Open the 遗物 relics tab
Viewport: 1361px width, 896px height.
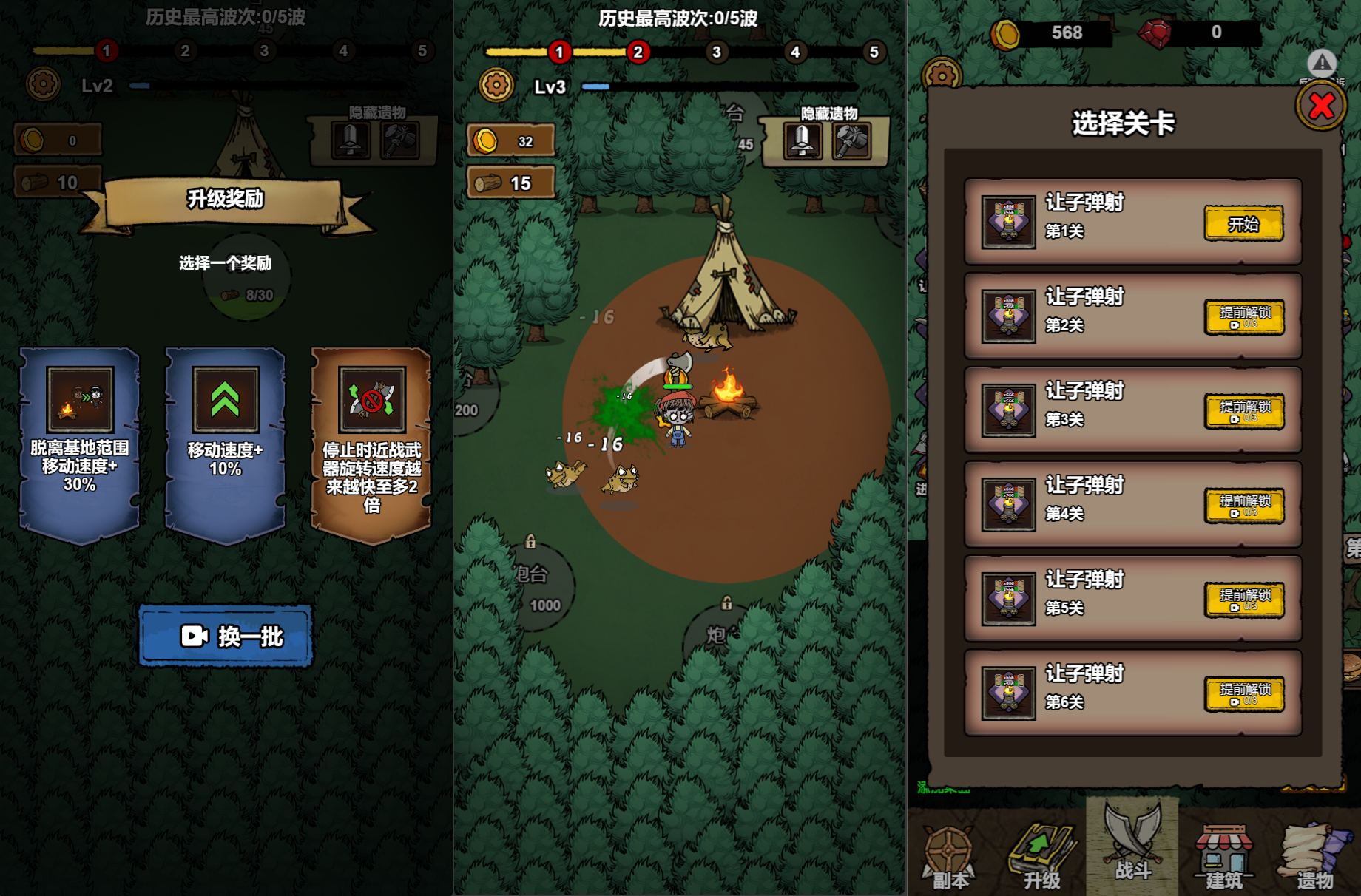point(1315,858)
